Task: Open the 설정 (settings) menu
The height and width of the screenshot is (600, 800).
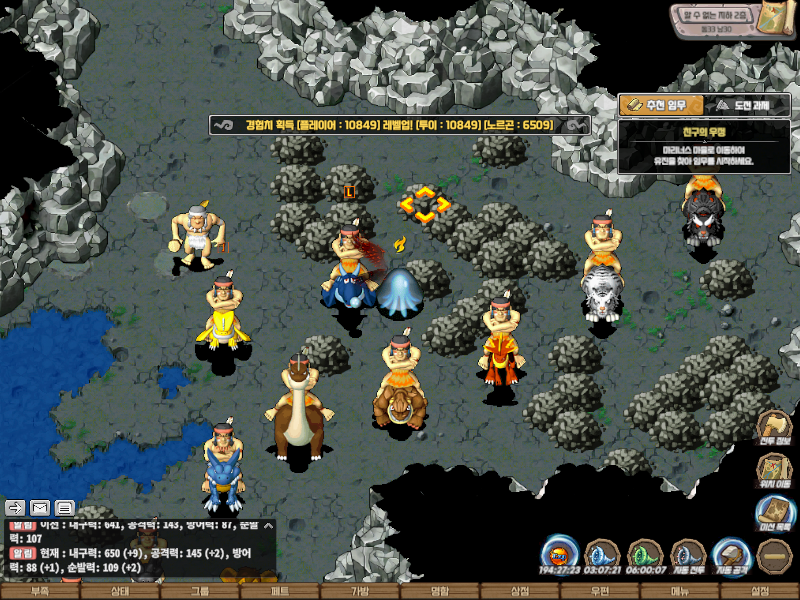Action: 760,591
